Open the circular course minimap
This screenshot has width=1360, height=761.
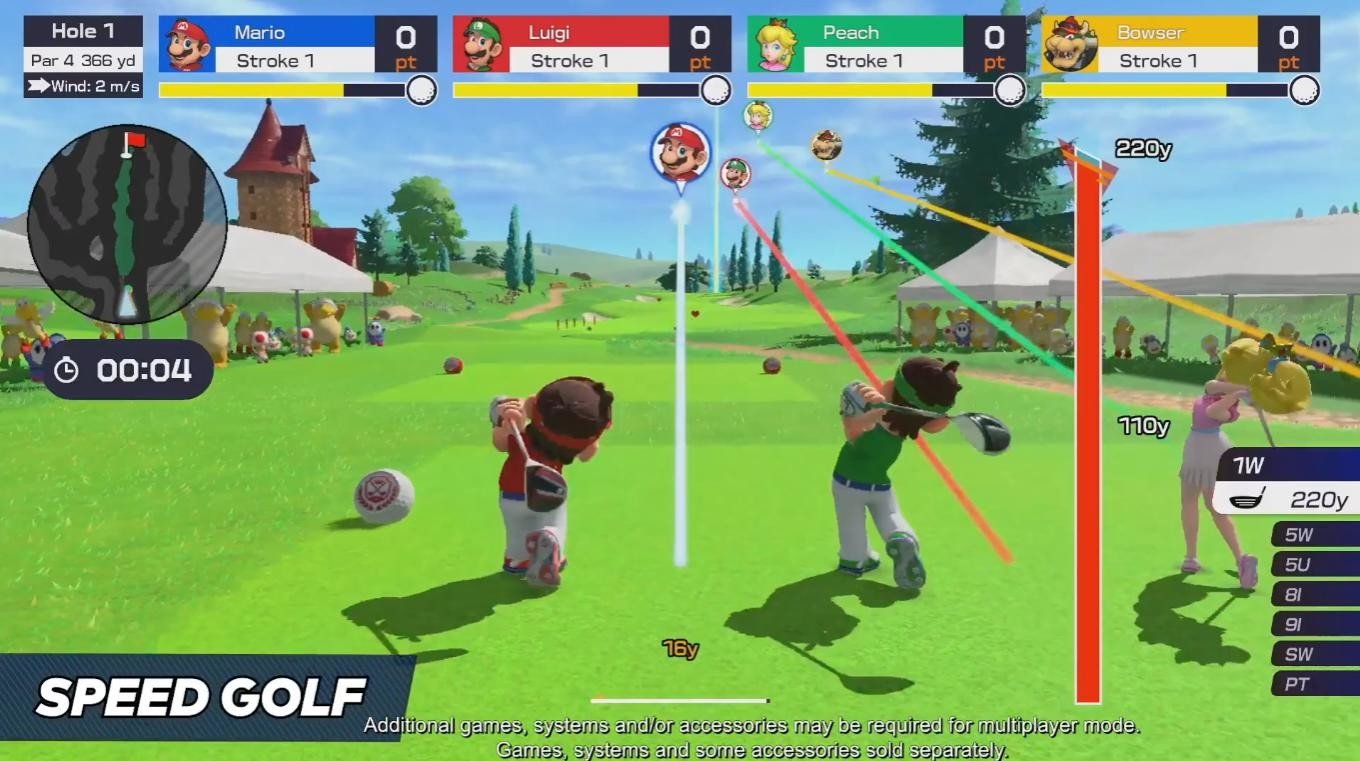point(127,224)
